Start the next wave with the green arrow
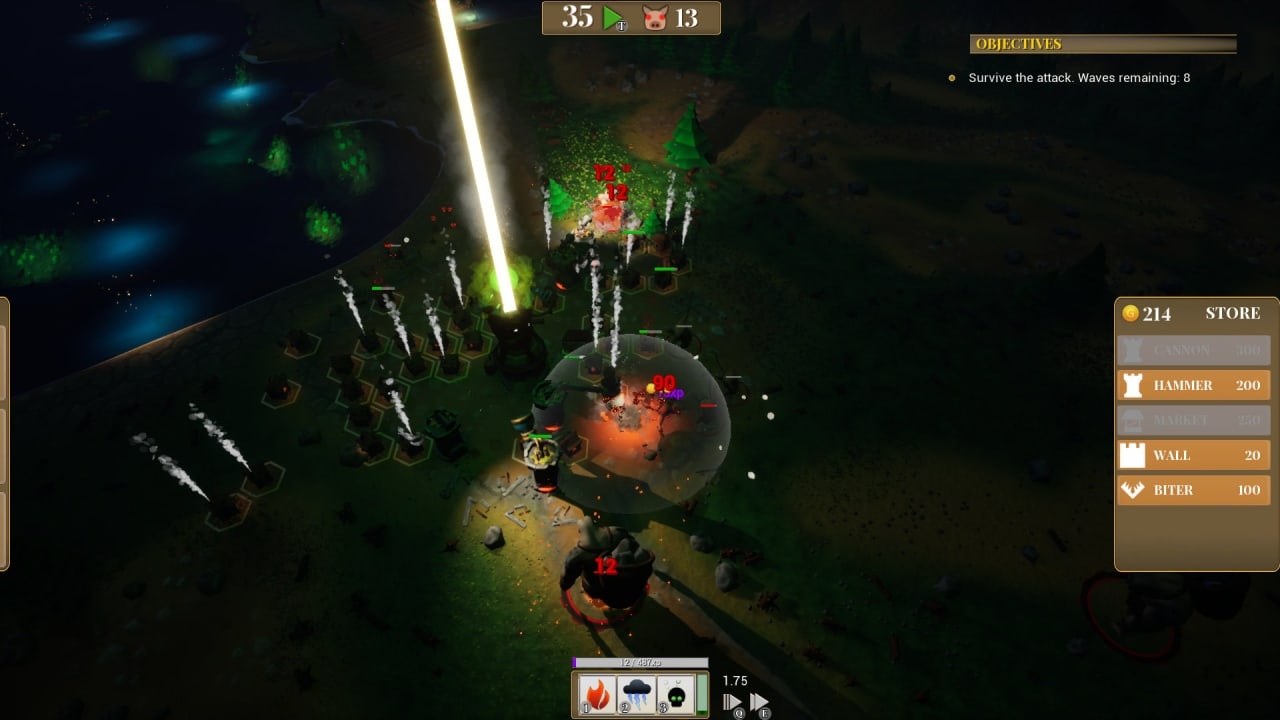Image resolution: width=1280 pixels, height=720 pixels. (x=613, y=17)
